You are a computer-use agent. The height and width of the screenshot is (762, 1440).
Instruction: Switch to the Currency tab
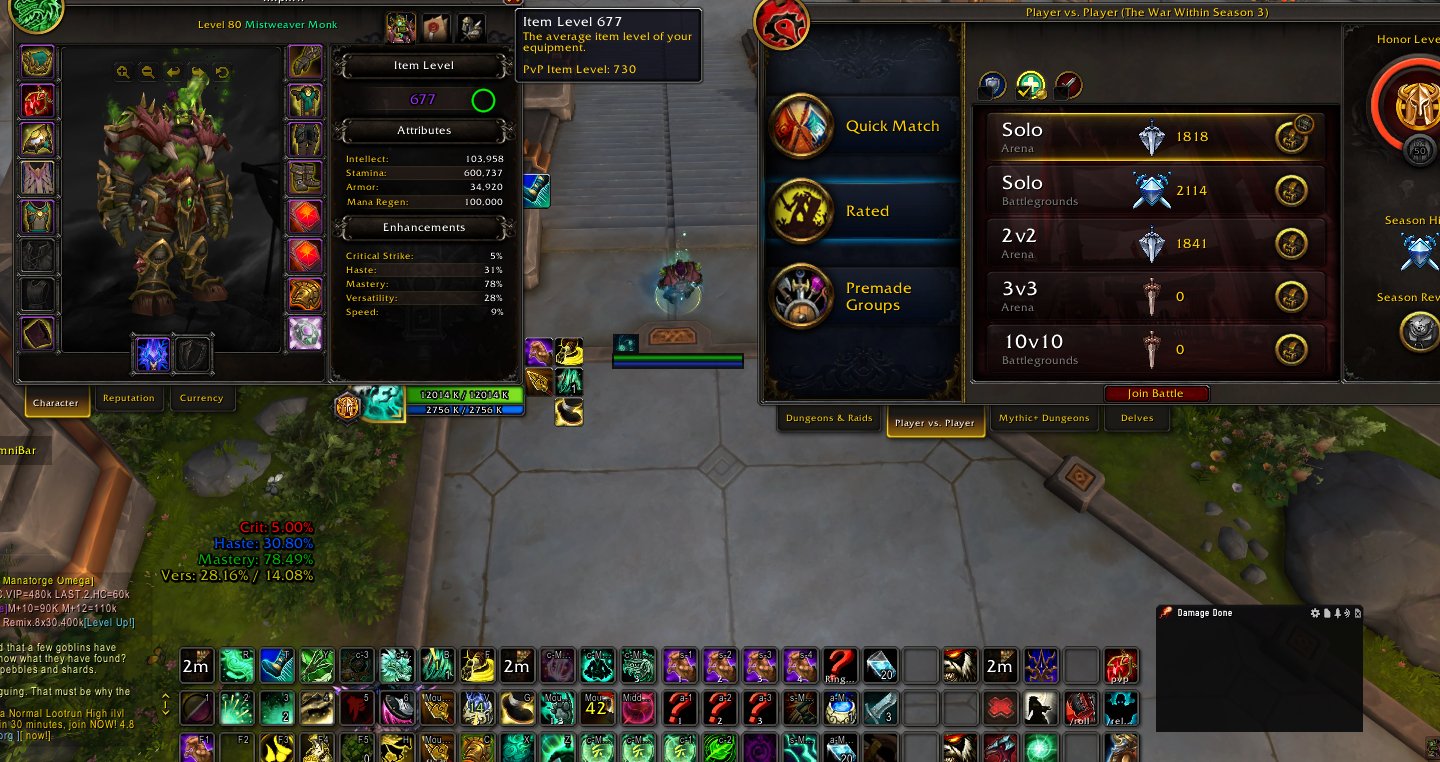pos(202,398)
